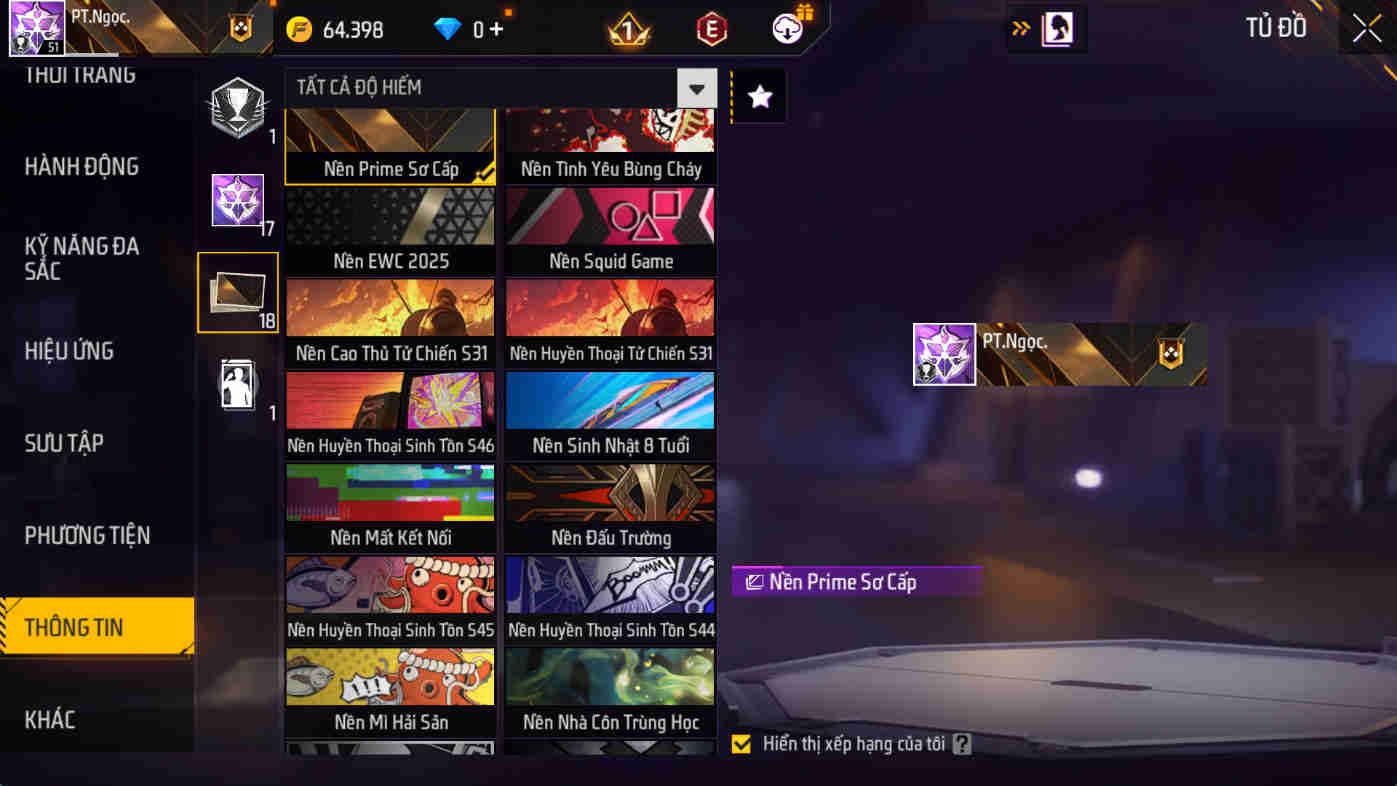Open the backgrounds category showing 18 items
This screenshot has height=786, width=1397.
click(x=237, y=292)
